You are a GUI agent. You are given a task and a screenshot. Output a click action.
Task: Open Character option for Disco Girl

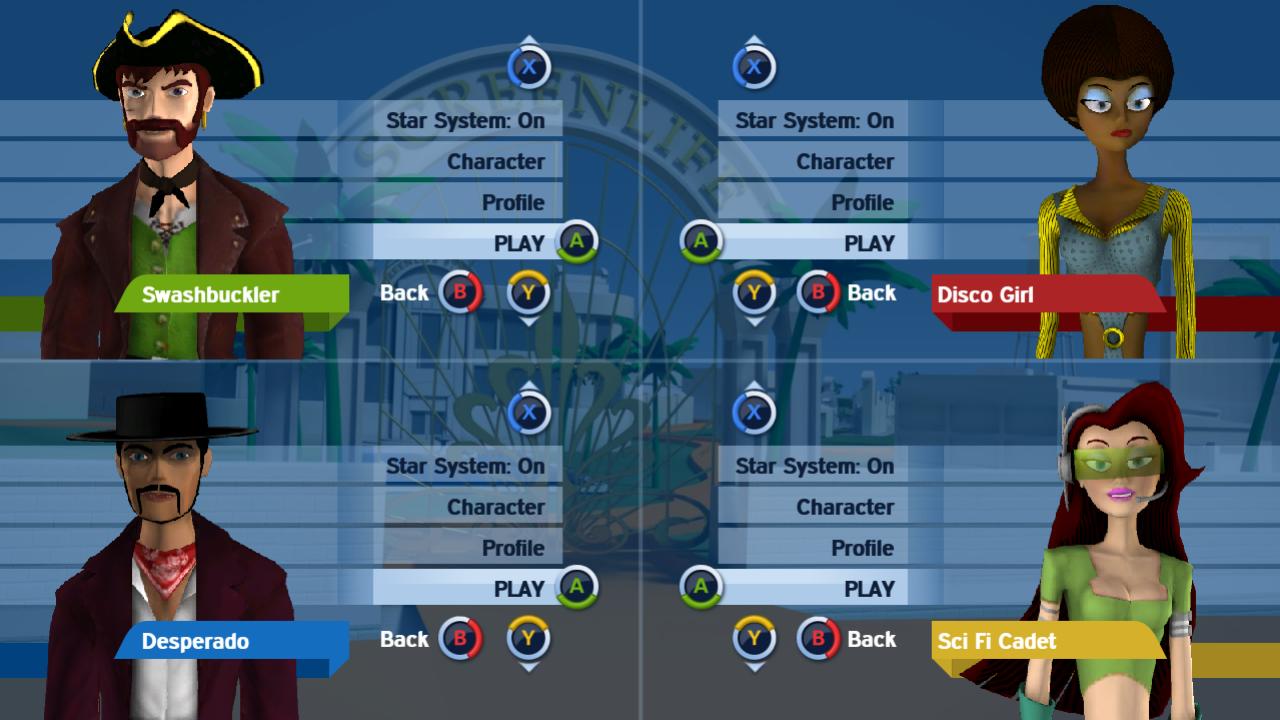(x=844, y=162)
